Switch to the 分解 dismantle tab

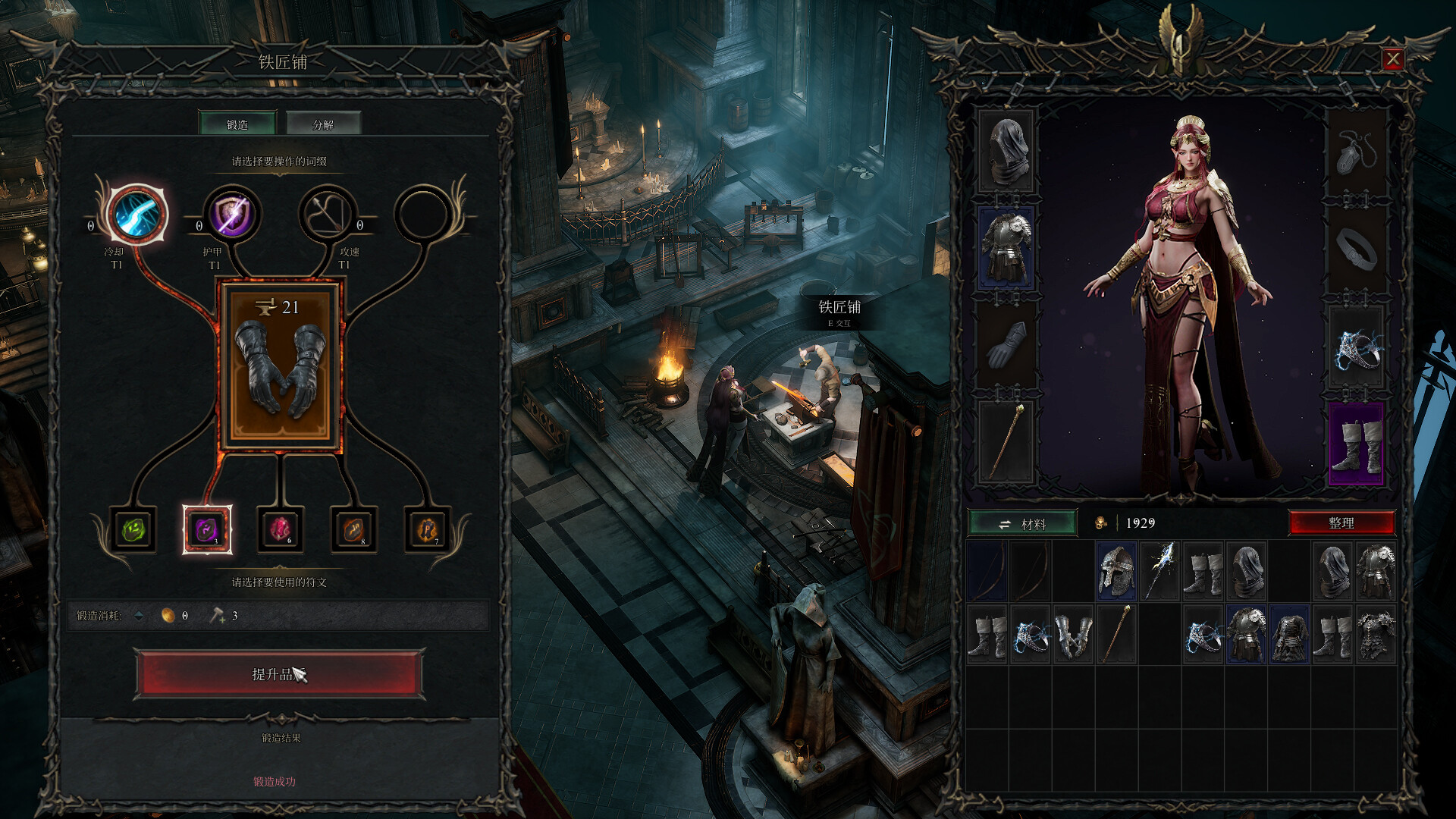click(x=322, y=124)
